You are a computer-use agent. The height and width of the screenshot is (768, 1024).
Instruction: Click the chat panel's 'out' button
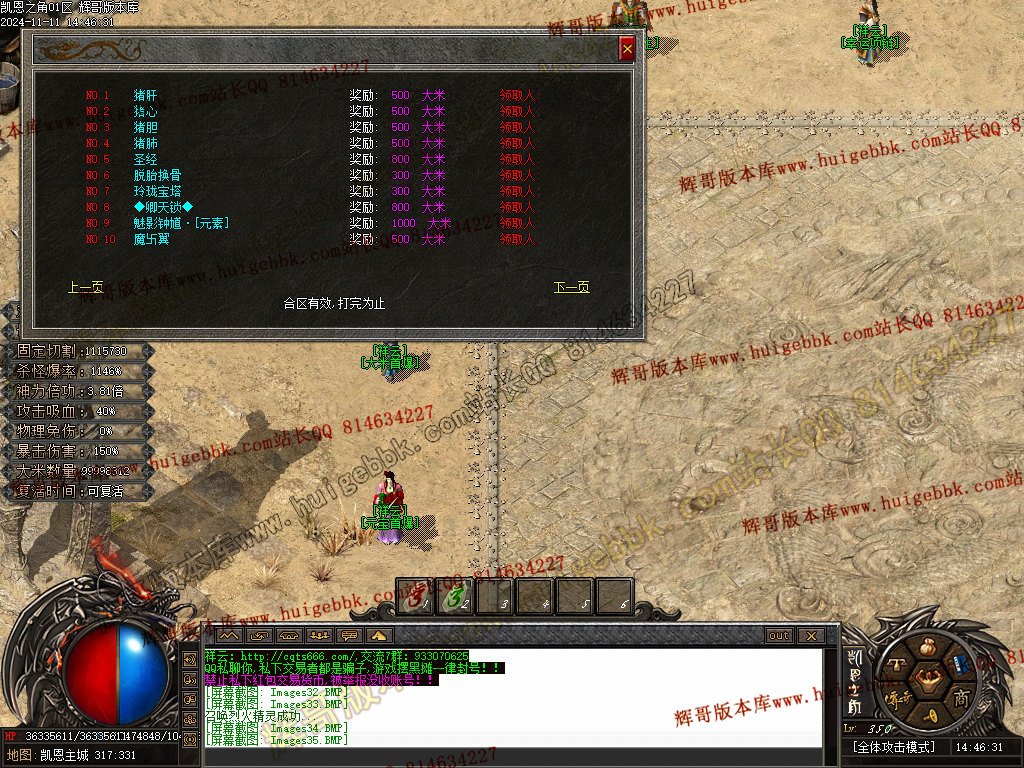pos(778,636)
